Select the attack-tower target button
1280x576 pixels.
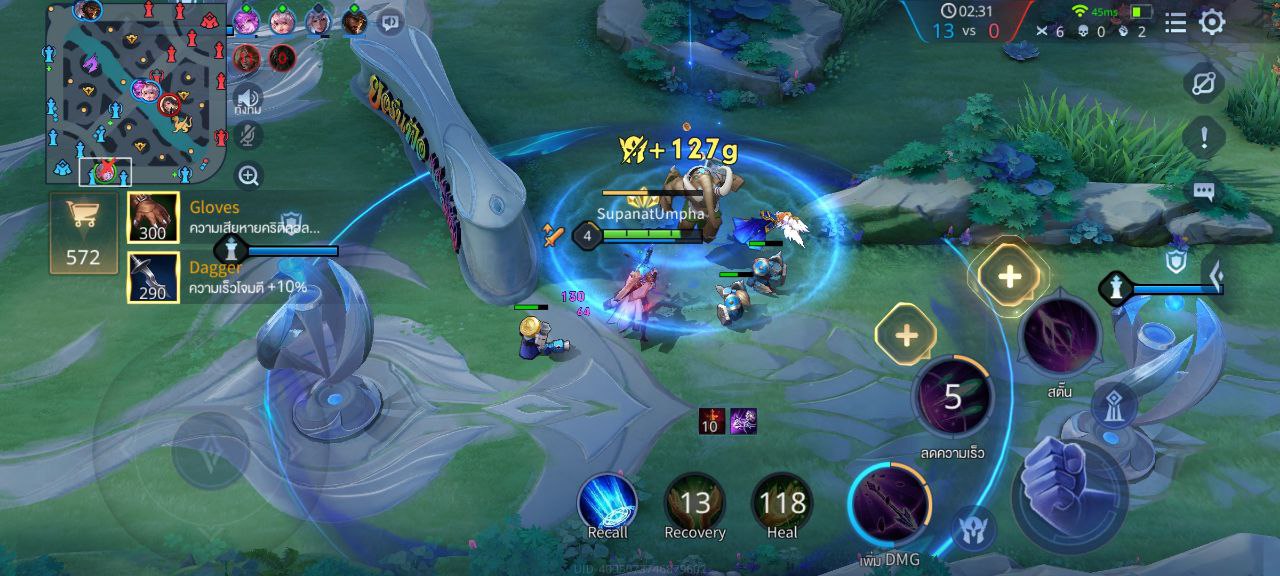pyautogui.click(x=1112, y=405)
